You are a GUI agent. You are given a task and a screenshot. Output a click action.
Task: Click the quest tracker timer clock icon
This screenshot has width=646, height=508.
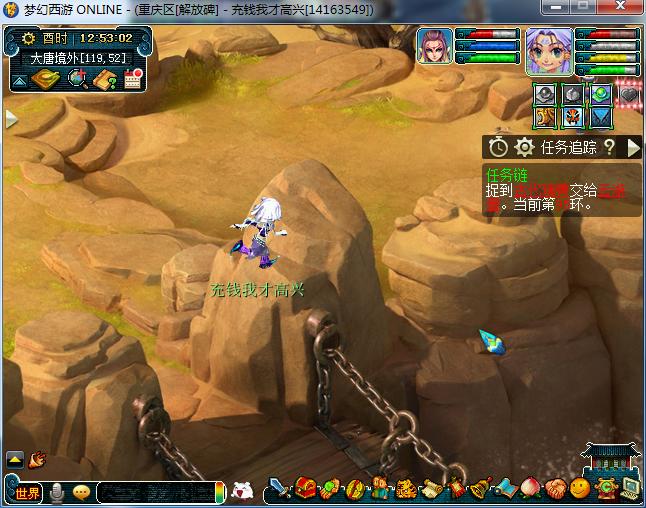pos(498,148)
